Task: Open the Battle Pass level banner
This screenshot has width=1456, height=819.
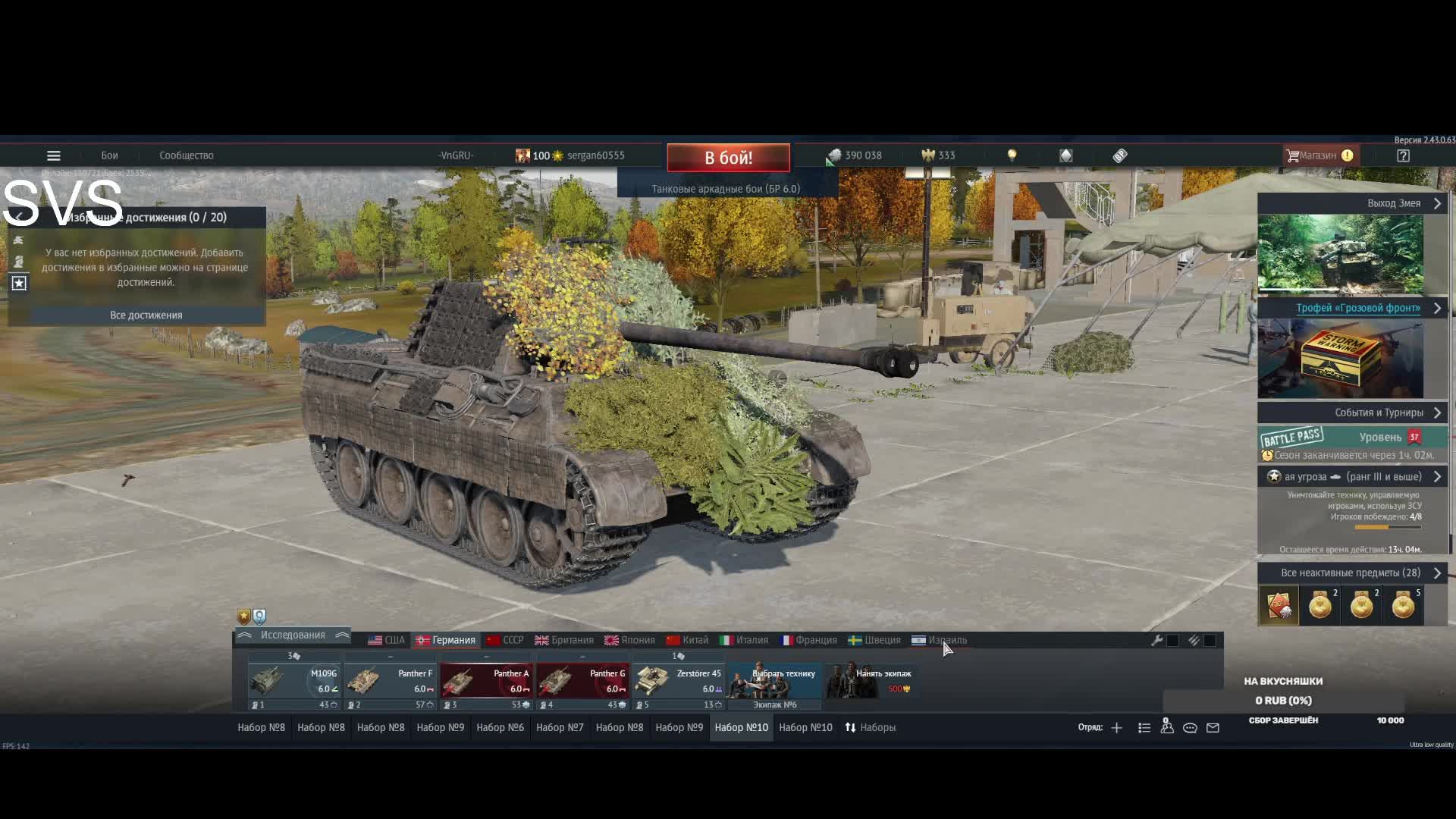Action: pyautogui.click(x=1353, y=438)
